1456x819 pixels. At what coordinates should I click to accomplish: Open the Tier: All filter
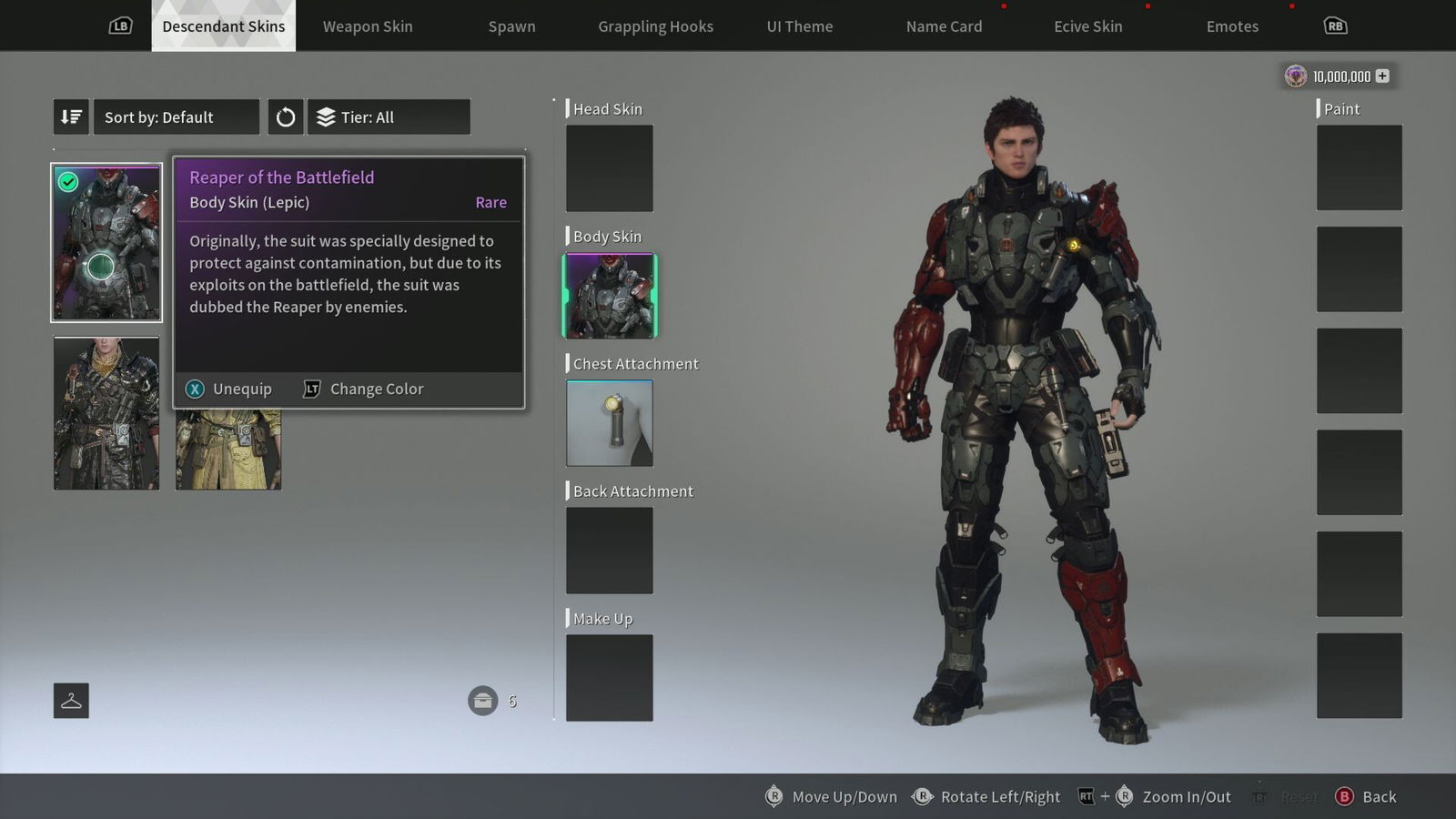click(389, 117)
